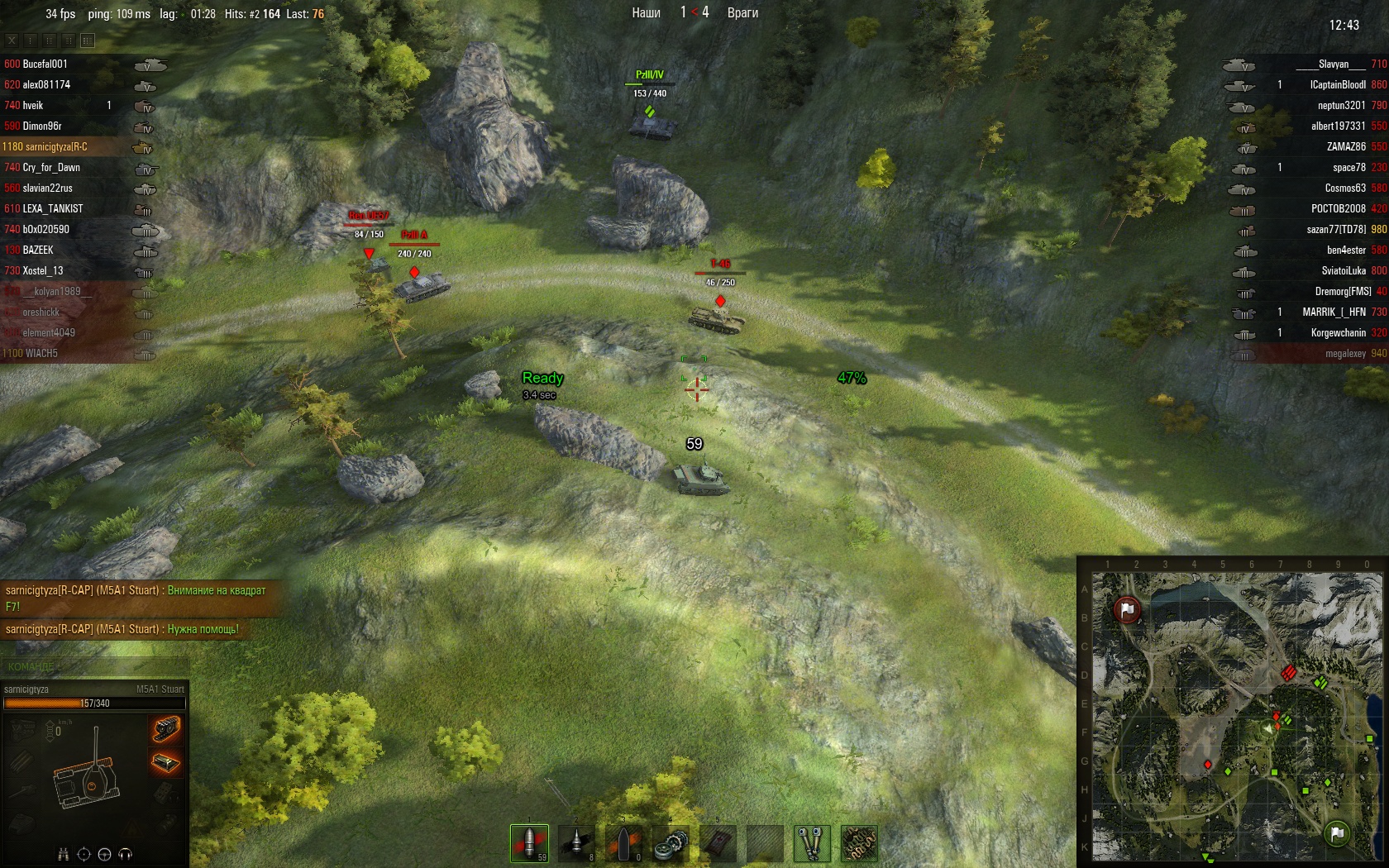Select player Bucefal001 in the team list

coord(45,64)
